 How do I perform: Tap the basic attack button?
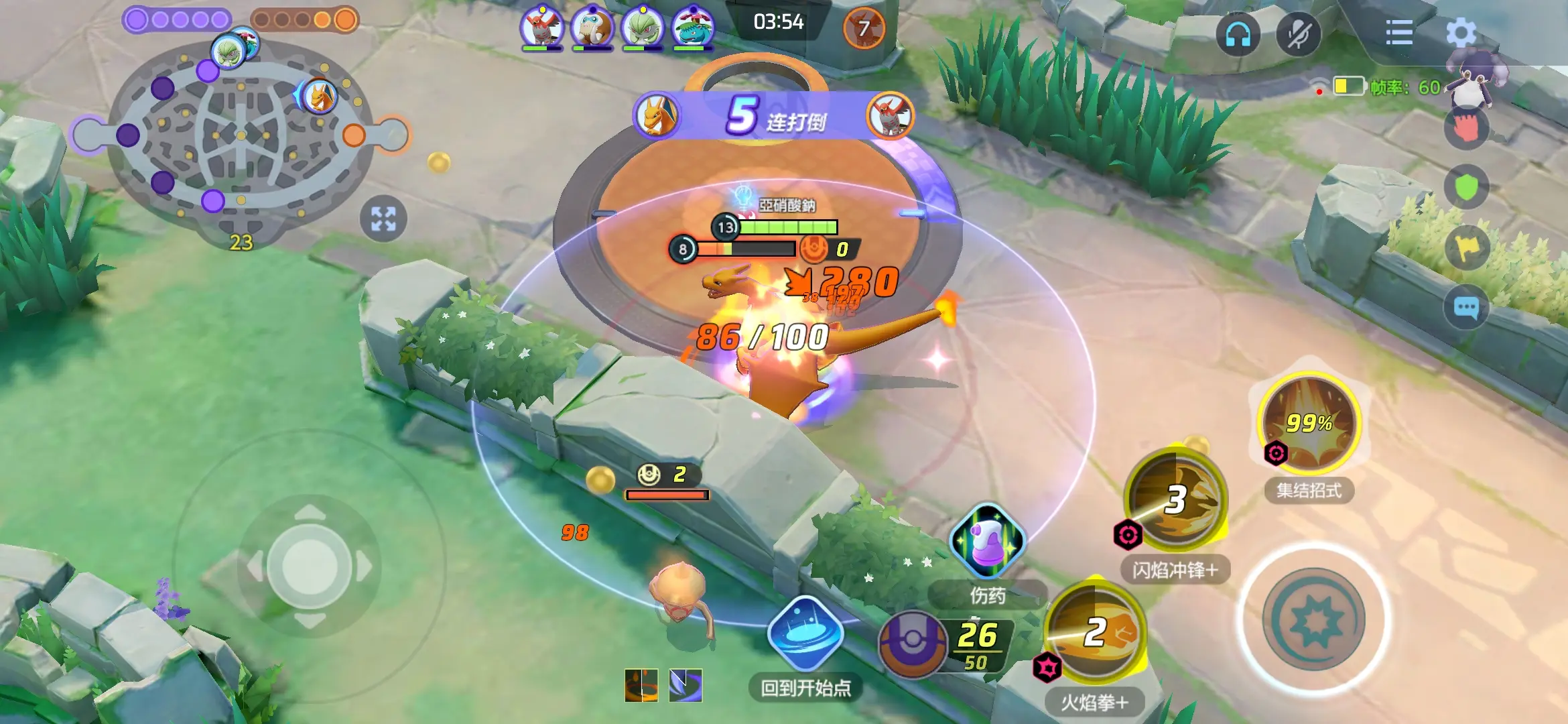coord(1313,619)
